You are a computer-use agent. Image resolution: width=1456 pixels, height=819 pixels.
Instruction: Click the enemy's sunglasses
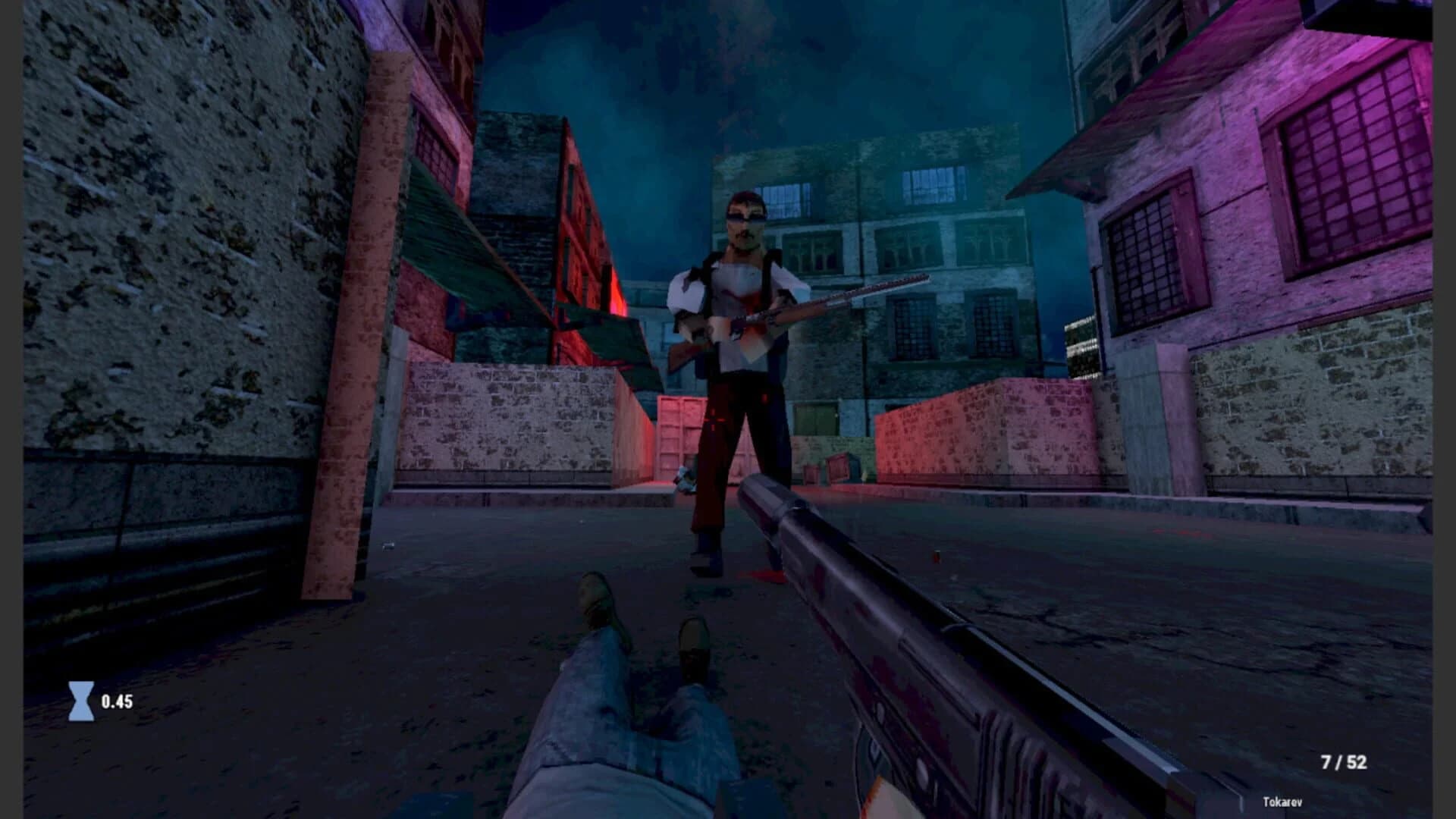point(747,216)
